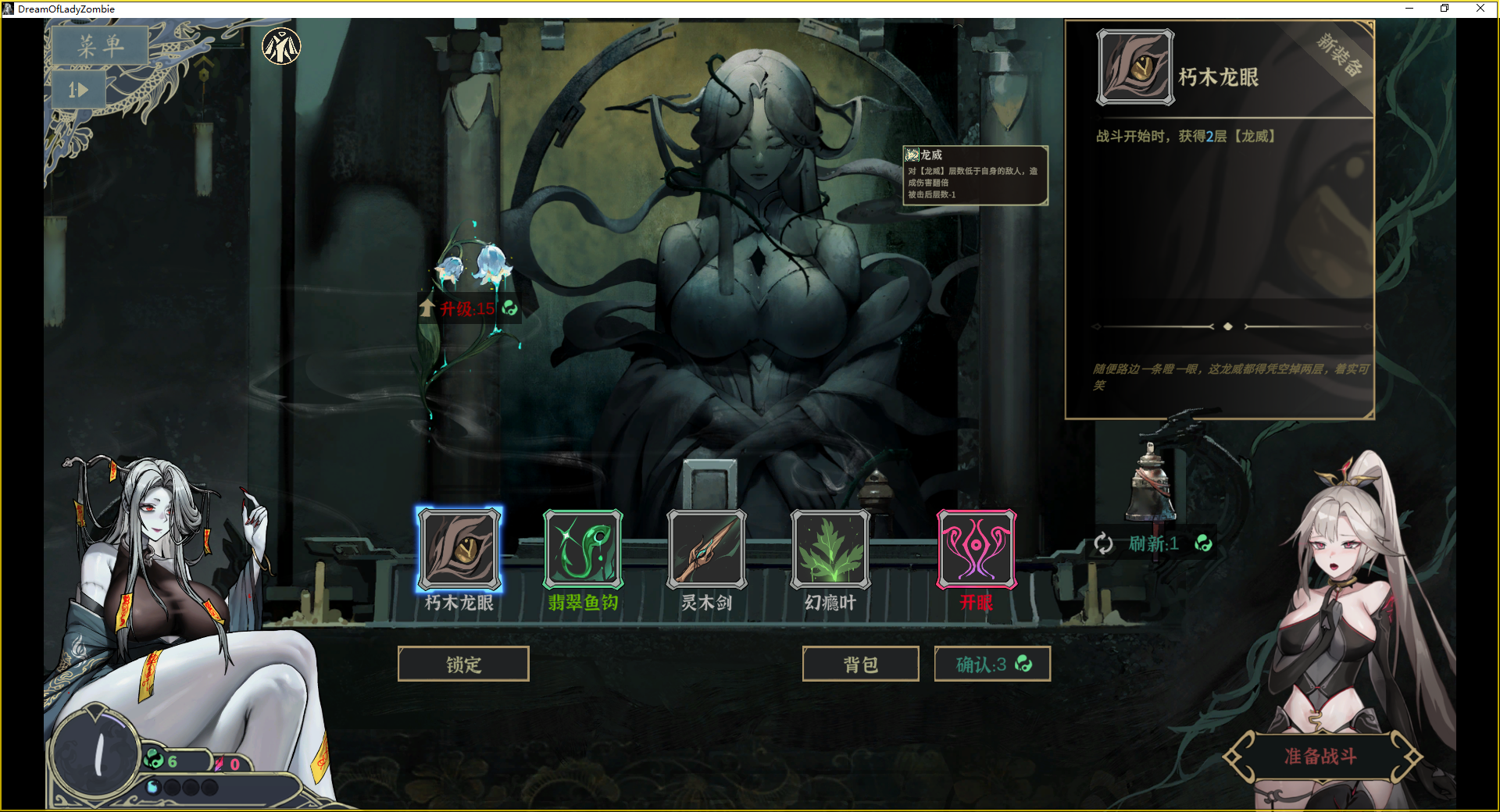
Task: Click the round character emblem icon
Action: tap(281, 47)
